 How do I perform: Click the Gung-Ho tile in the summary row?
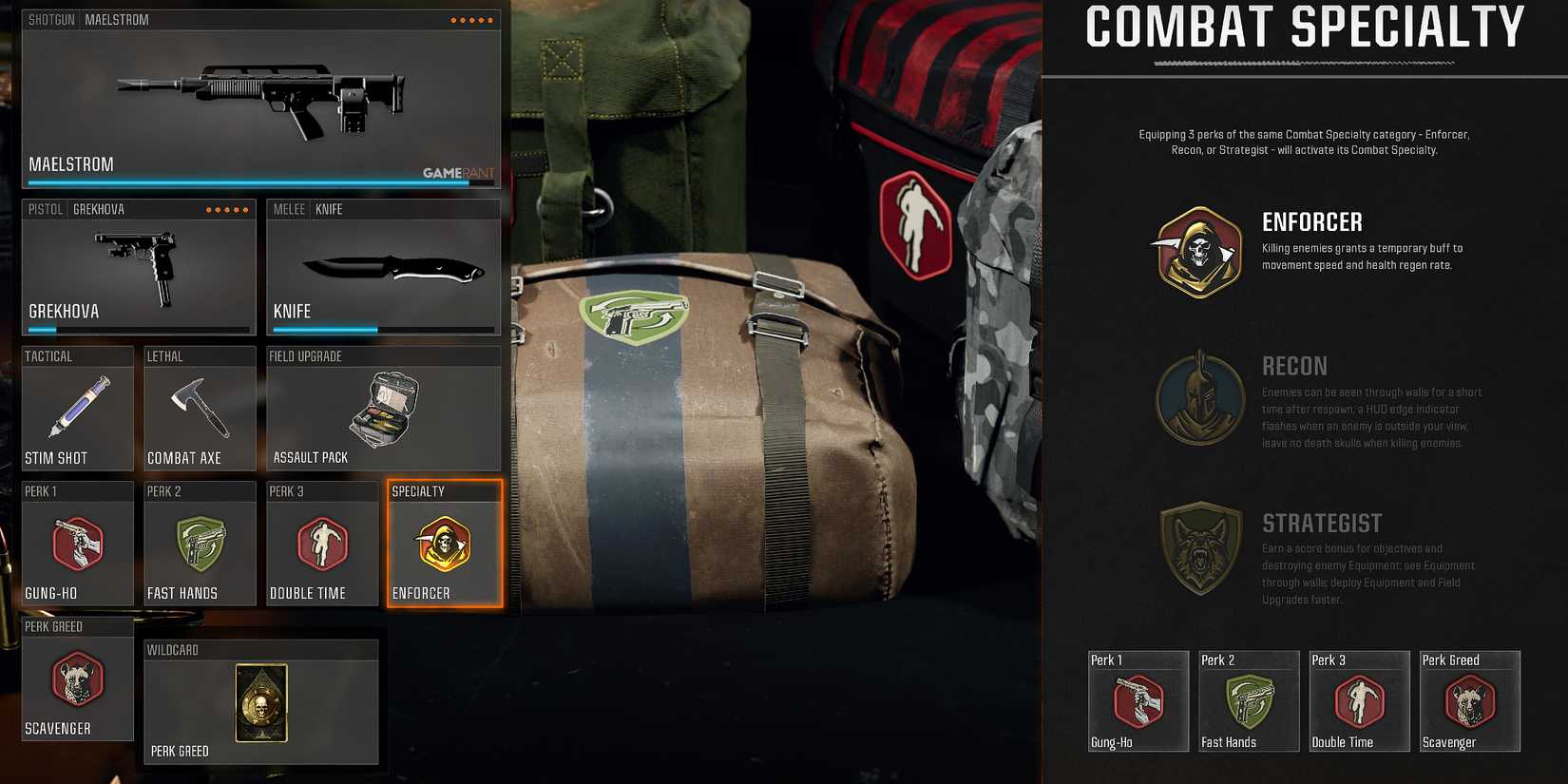click(x=1138, y=700)
